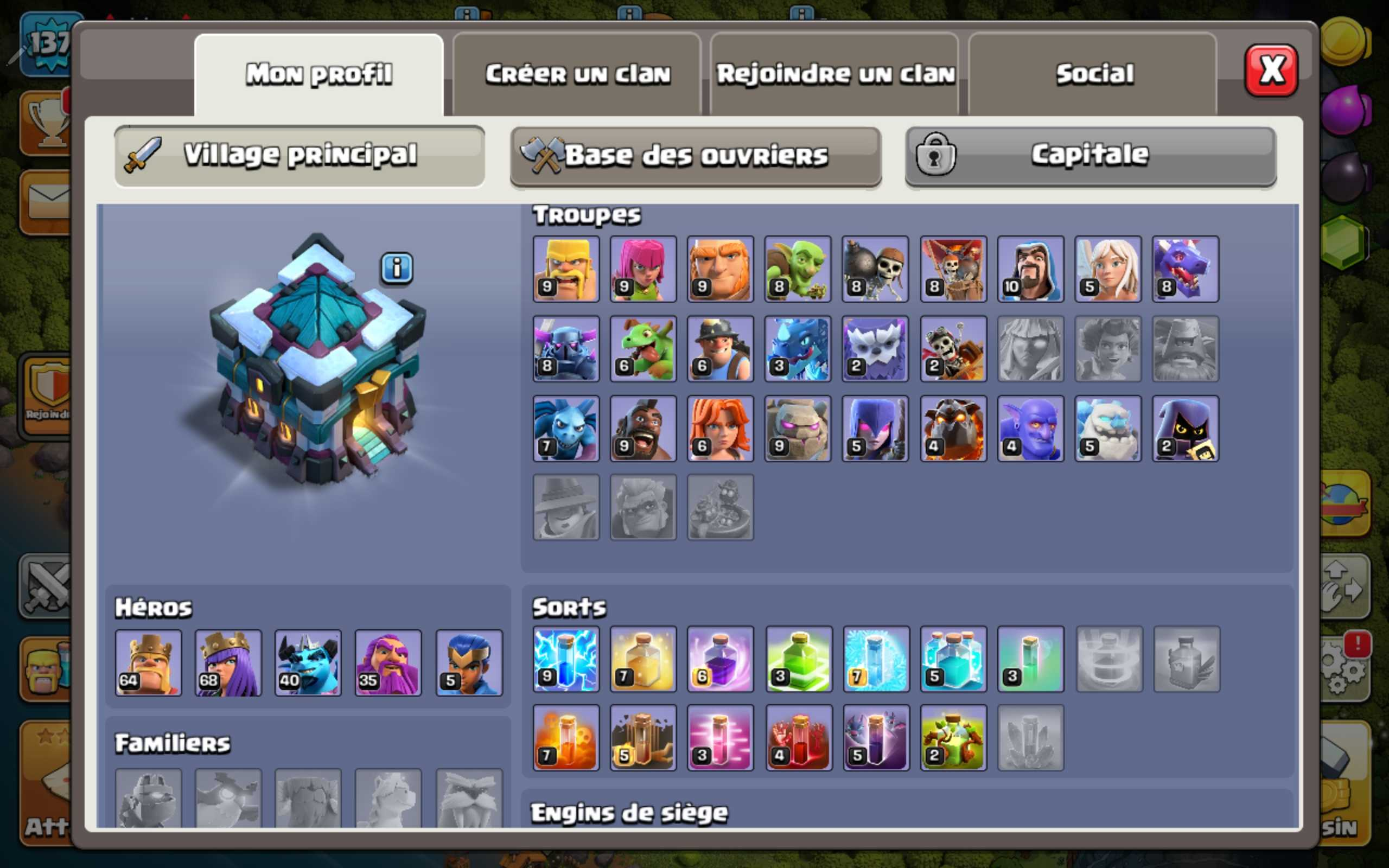Screen dimensions: 1389x868
Task: Click the Hog Rider troop icon
Action: point(643,430)
